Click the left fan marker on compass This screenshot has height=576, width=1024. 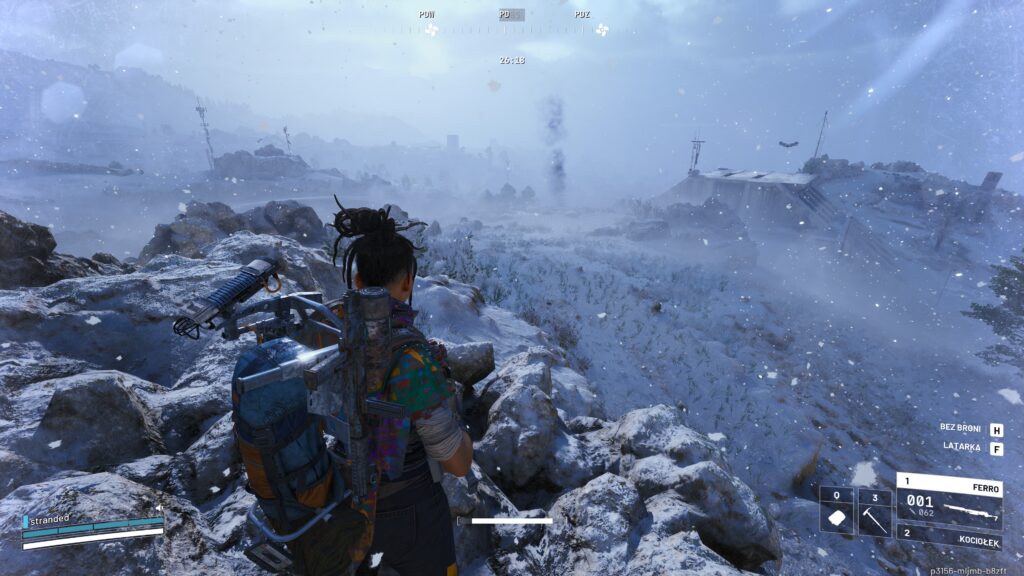pyautogui.click(x=431, y=30)
